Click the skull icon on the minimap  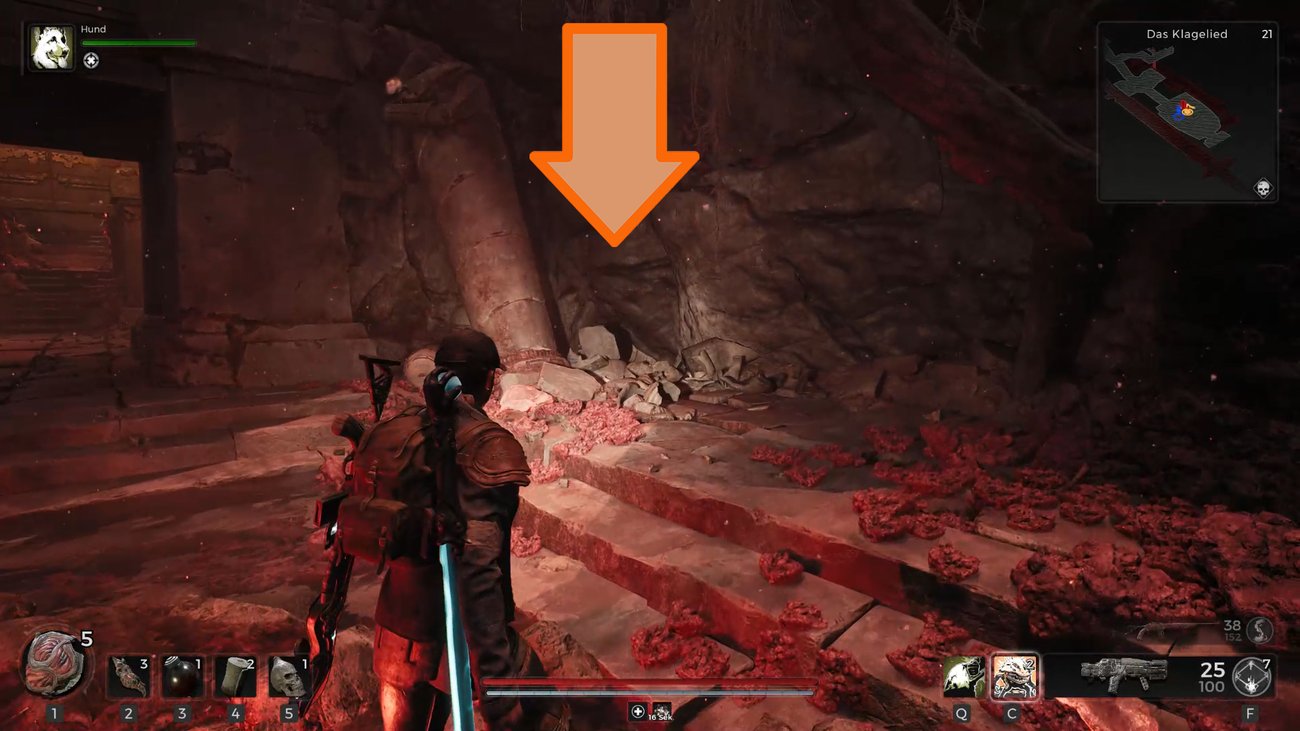pyautogui.click(x=1262, y=188)
